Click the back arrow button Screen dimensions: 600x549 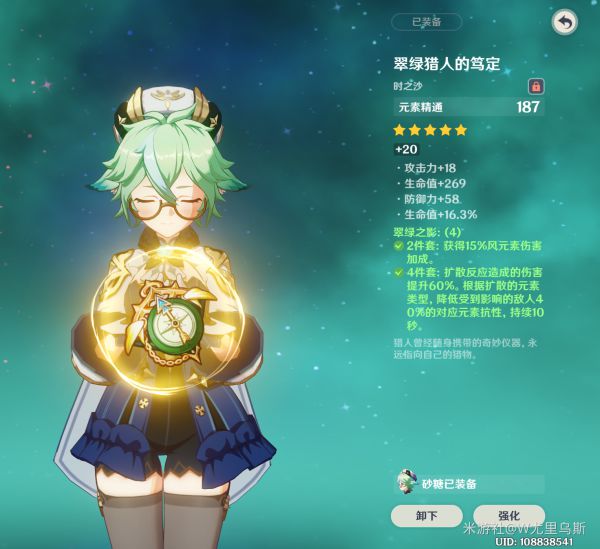[565, 22]
